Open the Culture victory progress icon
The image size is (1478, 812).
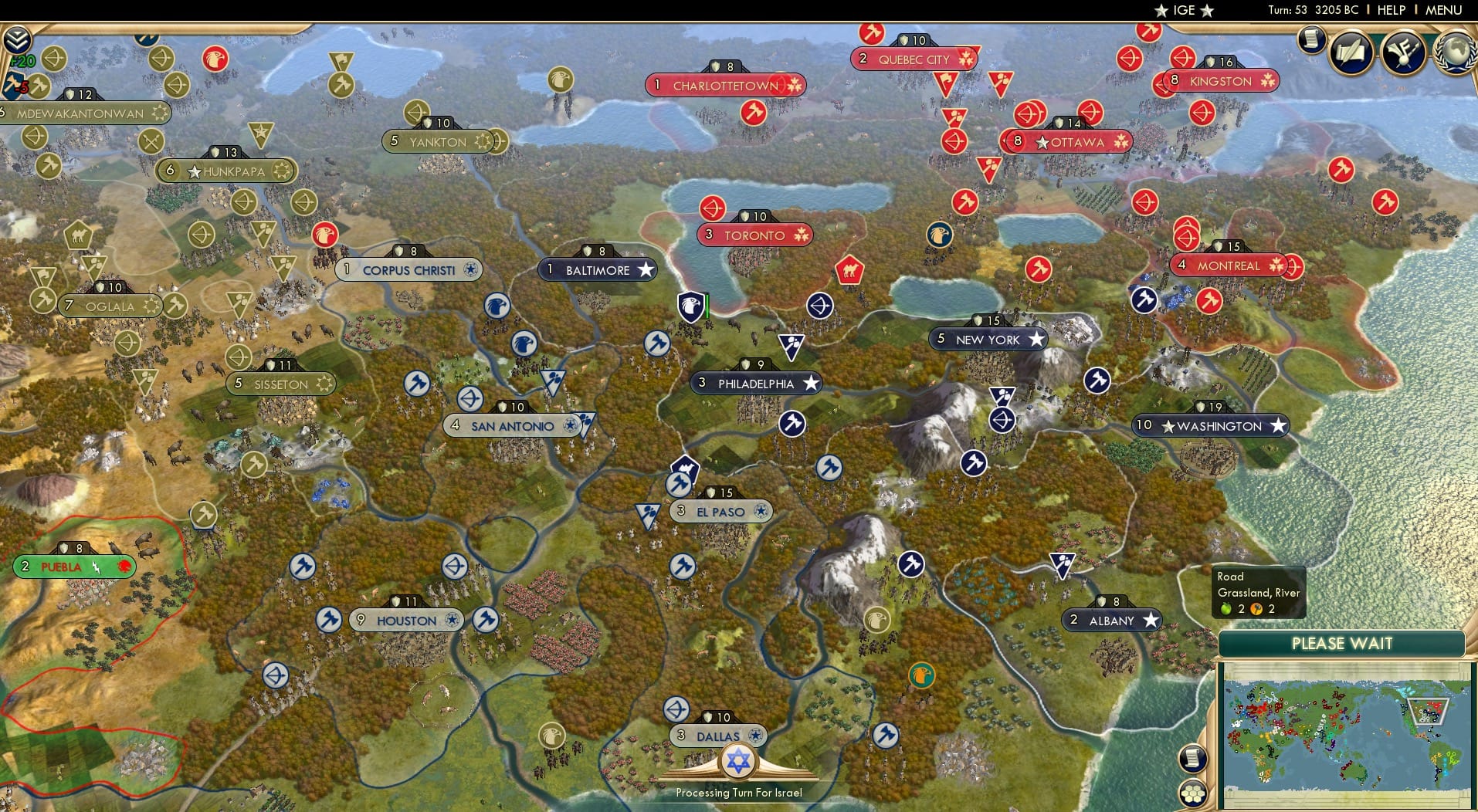pos(1404,52)
